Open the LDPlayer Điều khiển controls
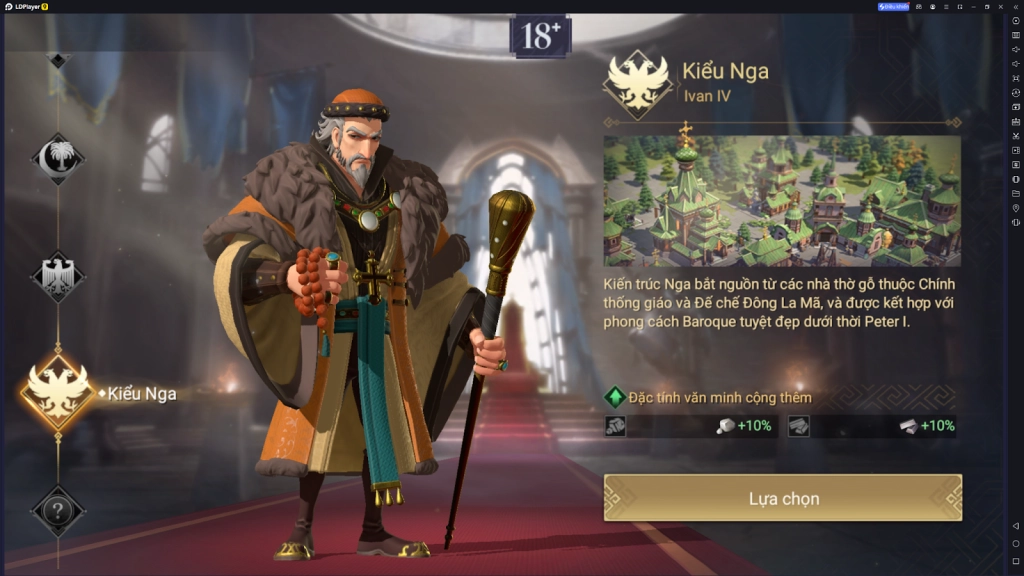Screen dimensions: 1024x576 [x=893, y=6]
